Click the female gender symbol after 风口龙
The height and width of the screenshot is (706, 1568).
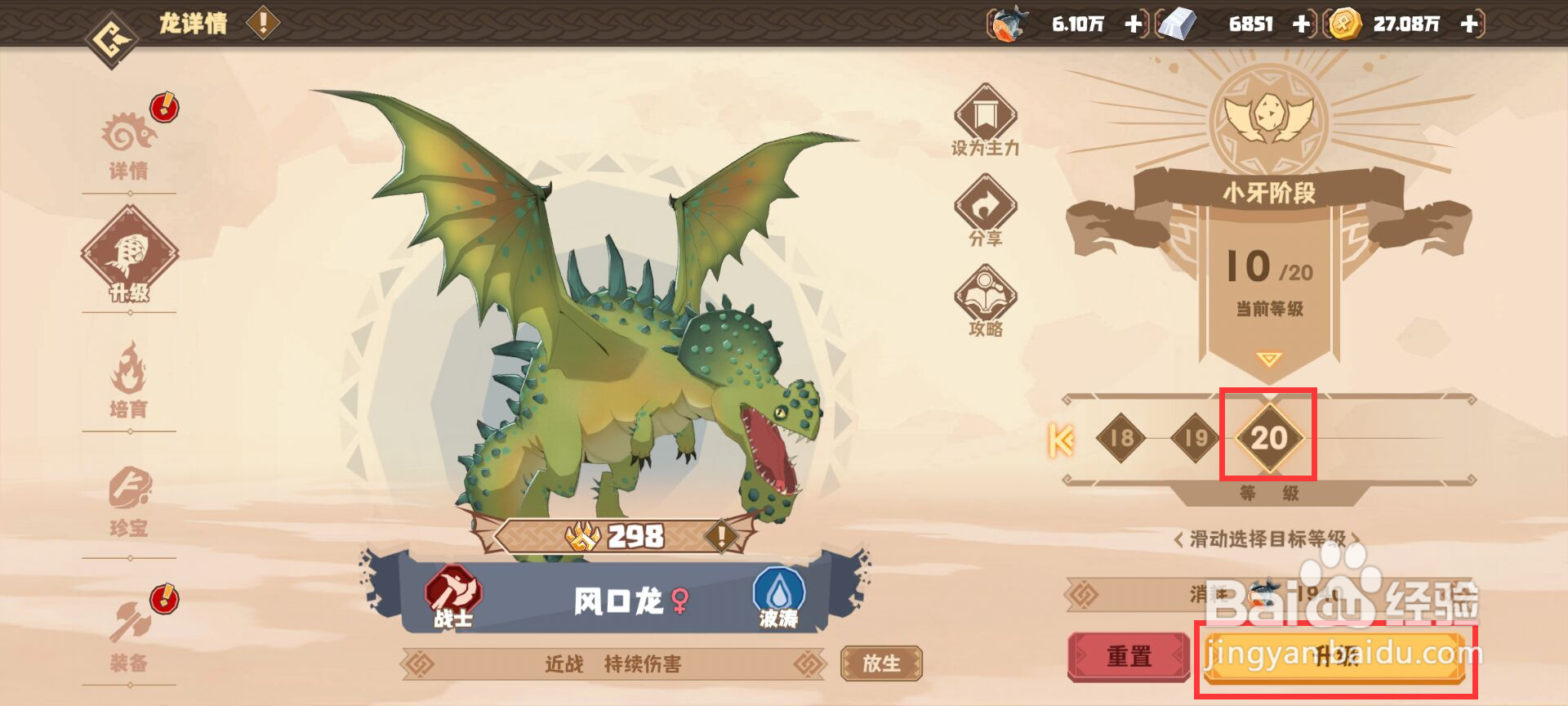click(x=679, y=599)
